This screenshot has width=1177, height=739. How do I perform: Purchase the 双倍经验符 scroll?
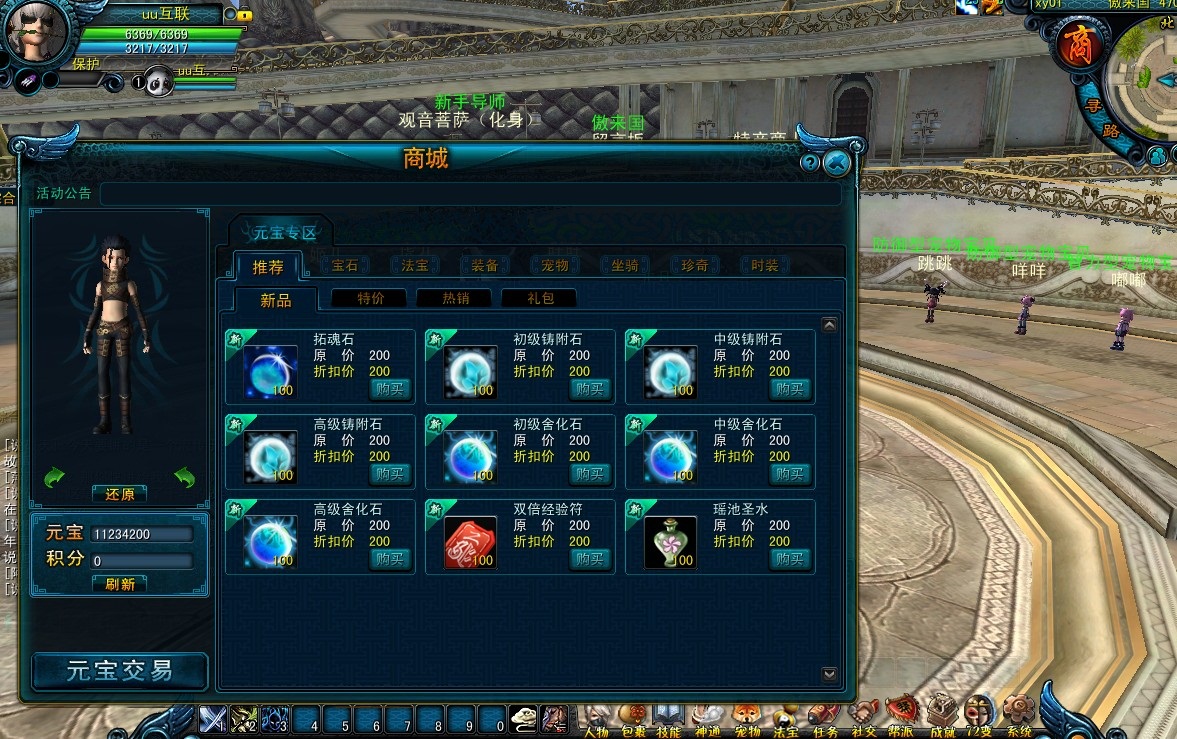[x=590, y=559]
